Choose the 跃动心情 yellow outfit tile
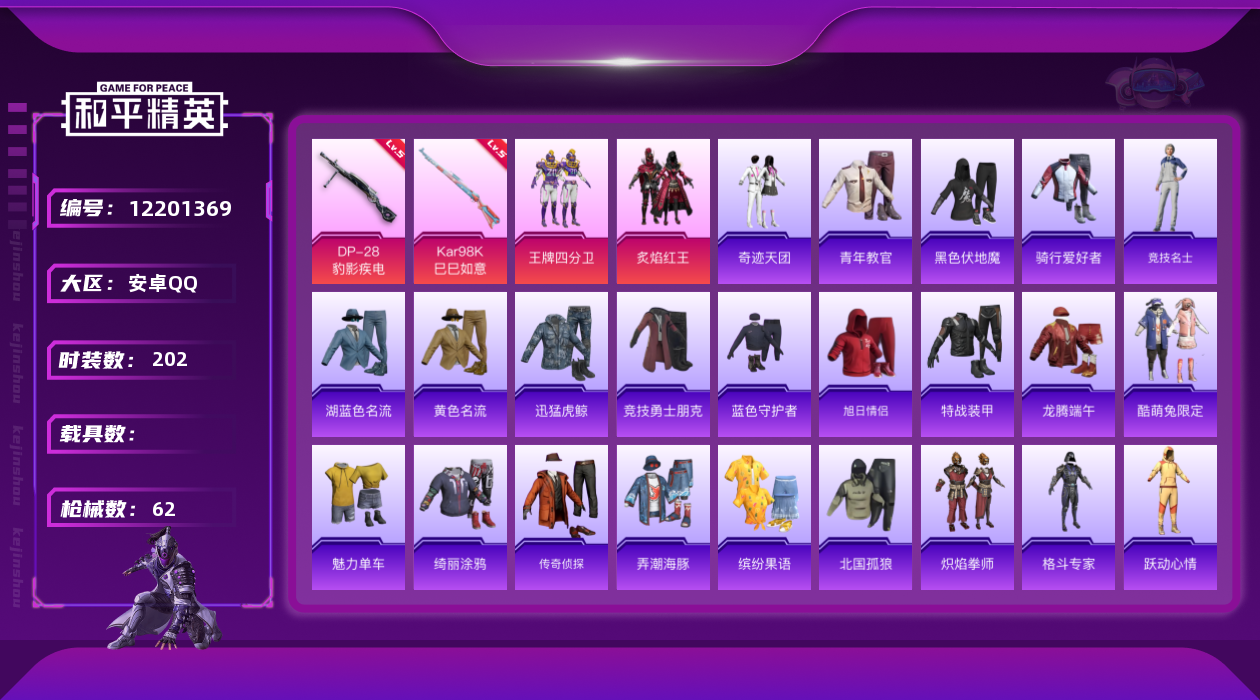1260x700 pixels. point(1170,517)
